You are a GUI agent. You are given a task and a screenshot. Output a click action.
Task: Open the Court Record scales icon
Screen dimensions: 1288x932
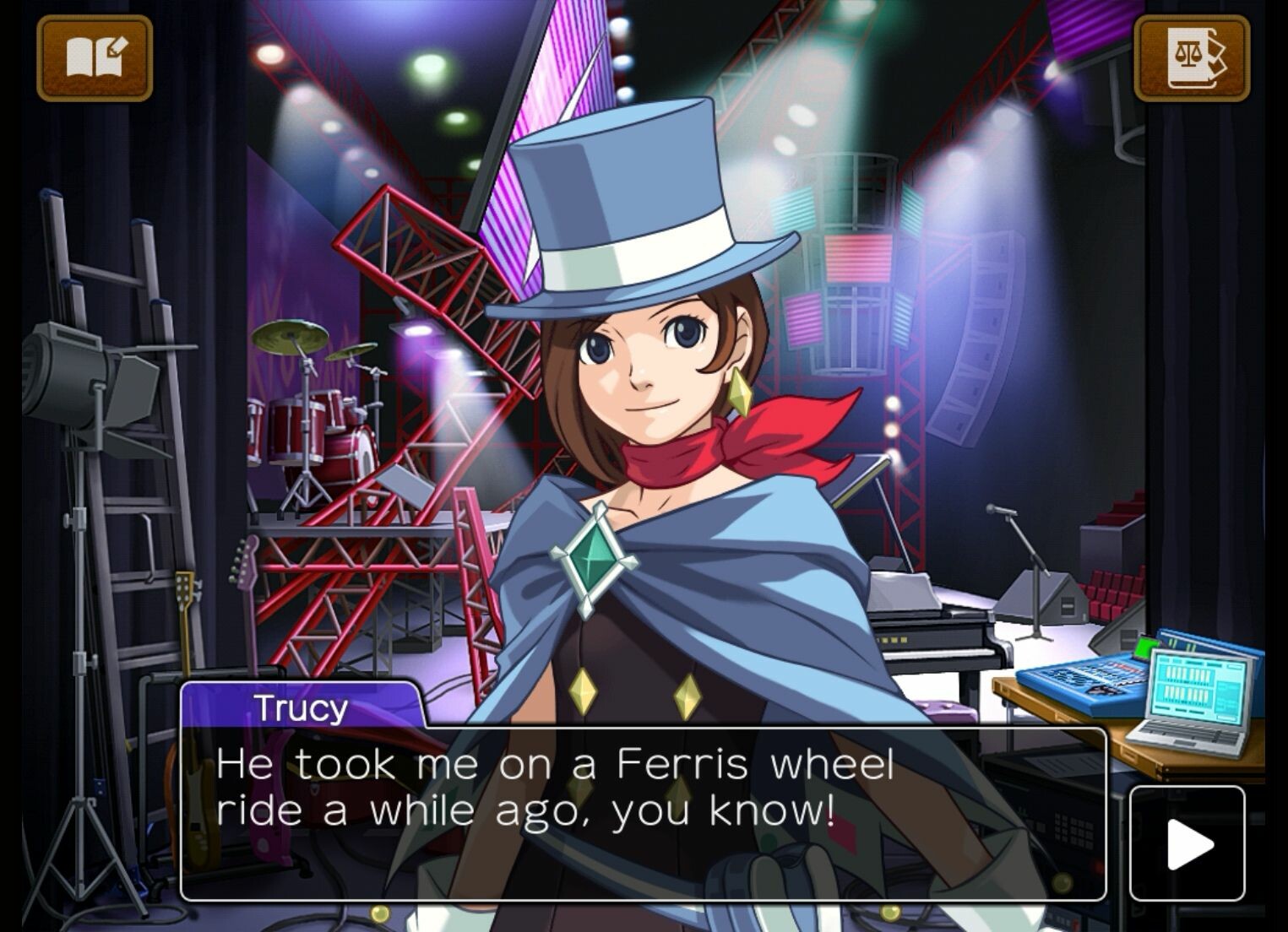point(1192,58)
